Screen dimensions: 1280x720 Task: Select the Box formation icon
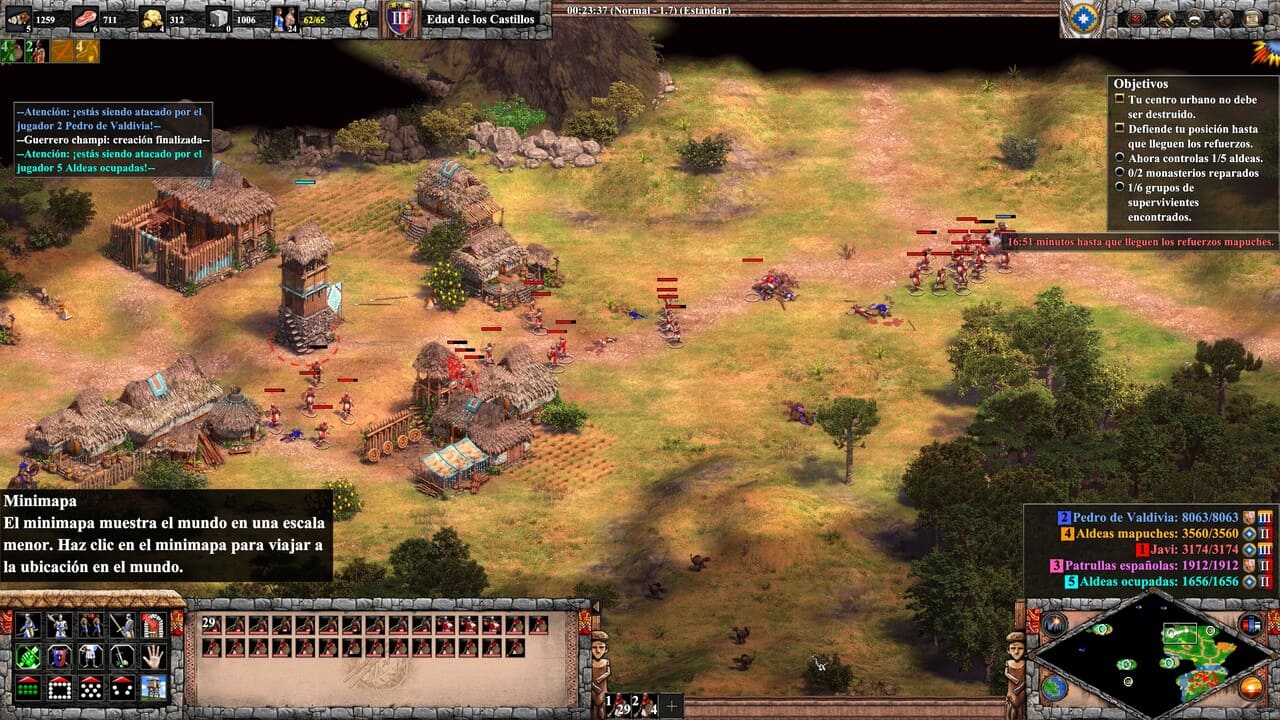tap(60, 688)
